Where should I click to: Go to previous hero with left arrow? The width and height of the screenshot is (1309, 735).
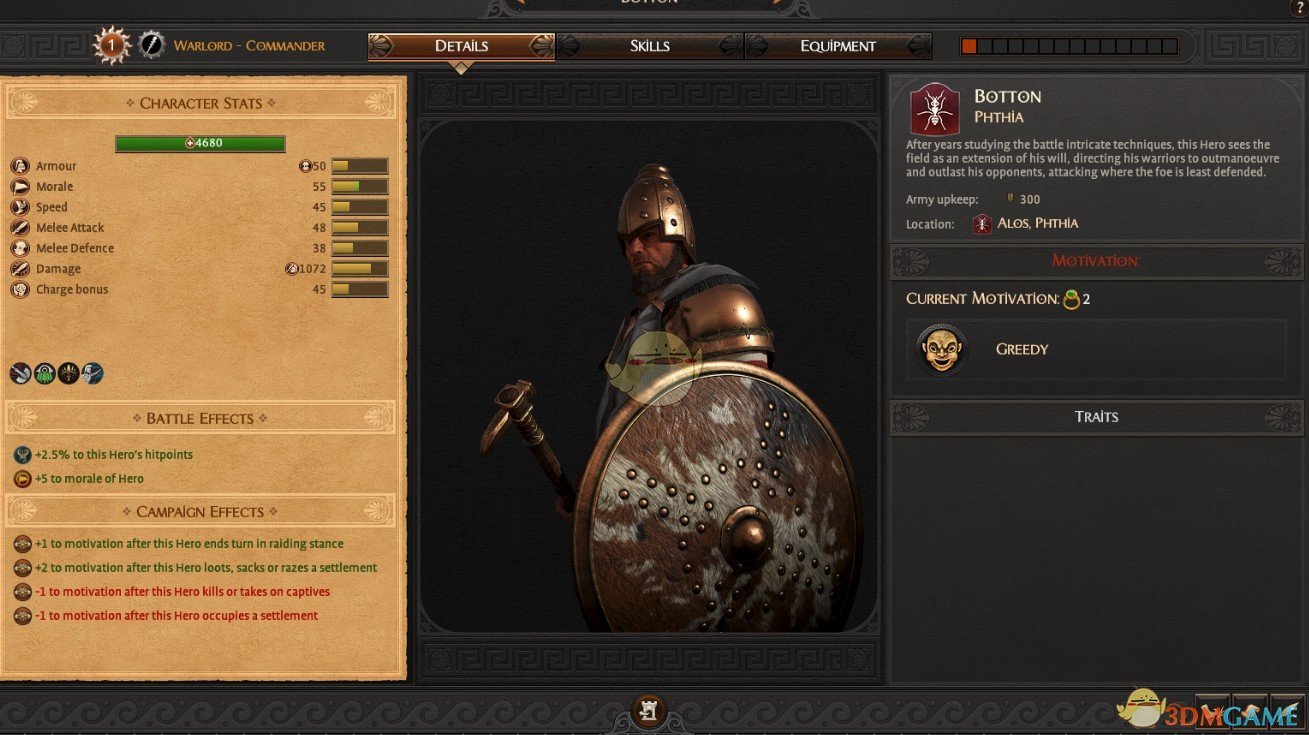(x=524, y=3)
